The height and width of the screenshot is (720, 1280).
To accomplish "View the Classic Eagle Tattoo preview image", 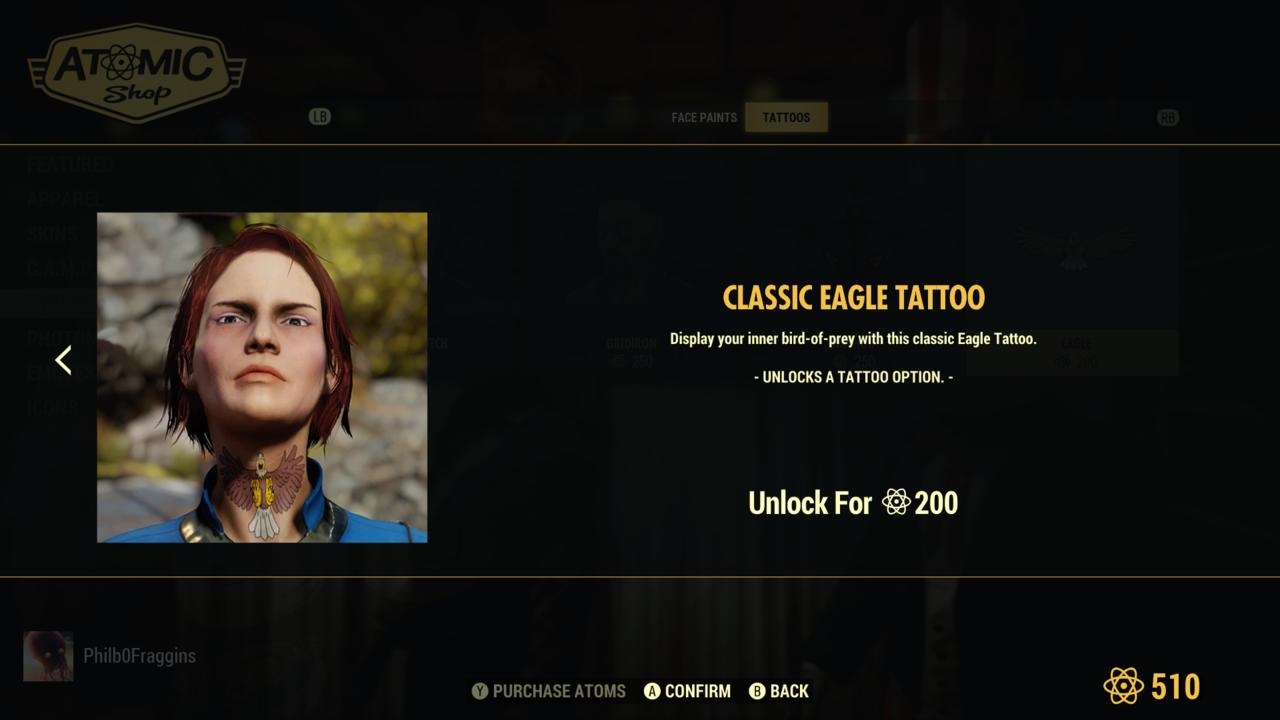I will 262,377.
